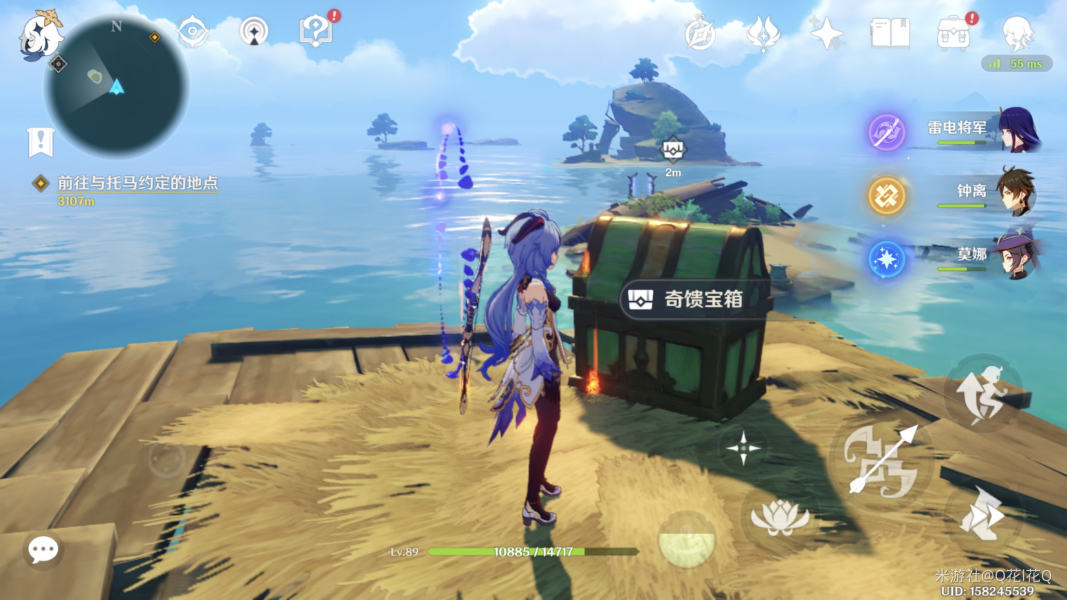Open the Paimon menu icon
Image resolution: width=1067 pixels, height=600 pixels.
coord(40,35)
